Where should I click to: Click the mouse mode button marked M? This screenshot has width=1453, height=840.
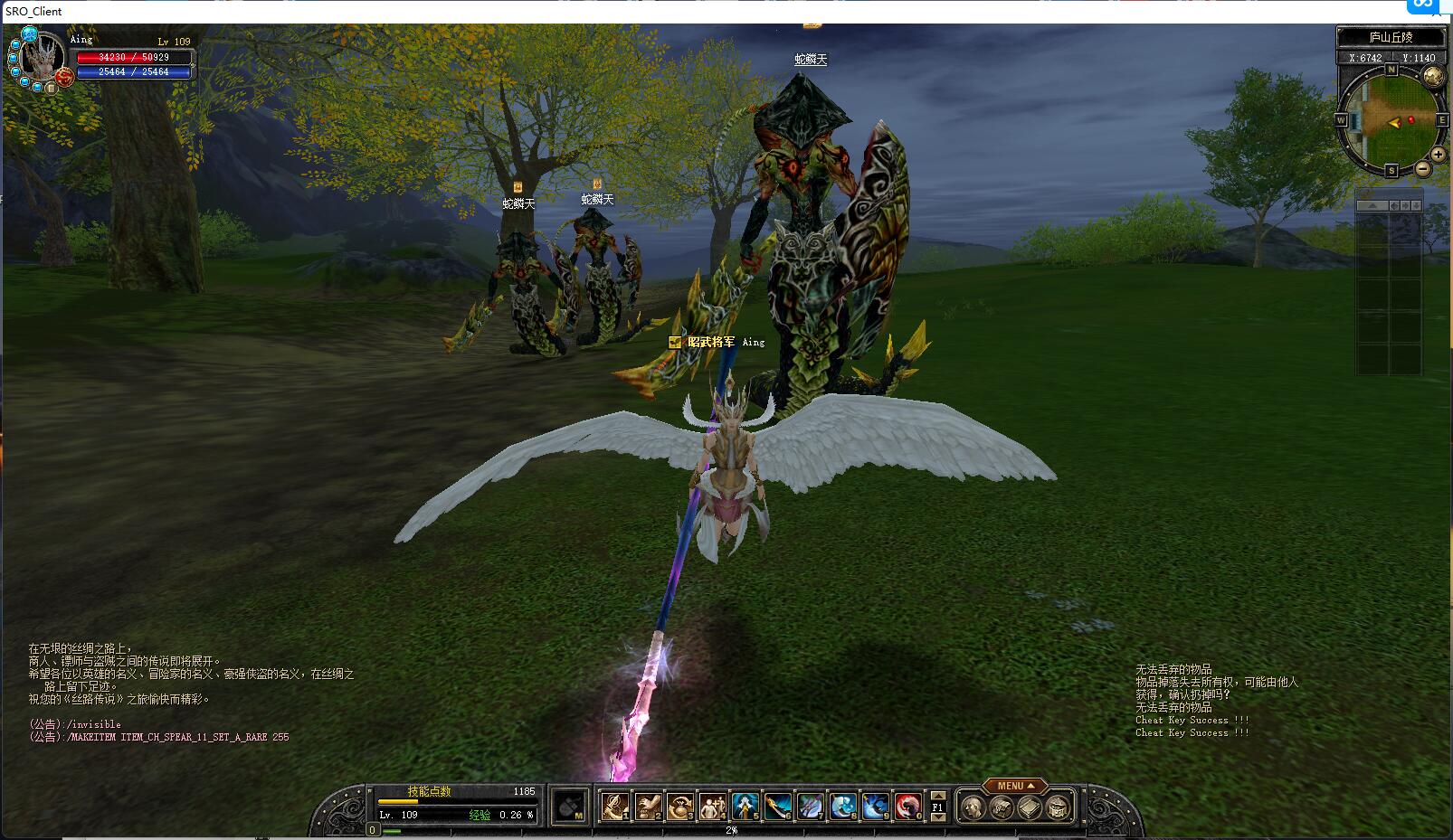[570, 806]
